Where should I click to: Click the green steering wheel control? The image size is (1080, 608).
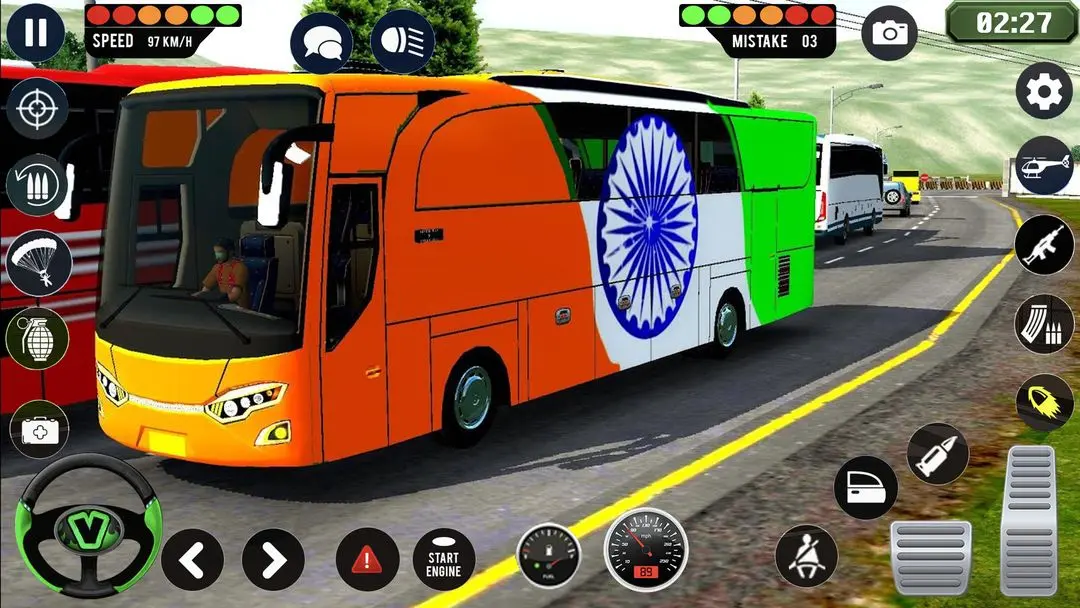pos(88,525)
